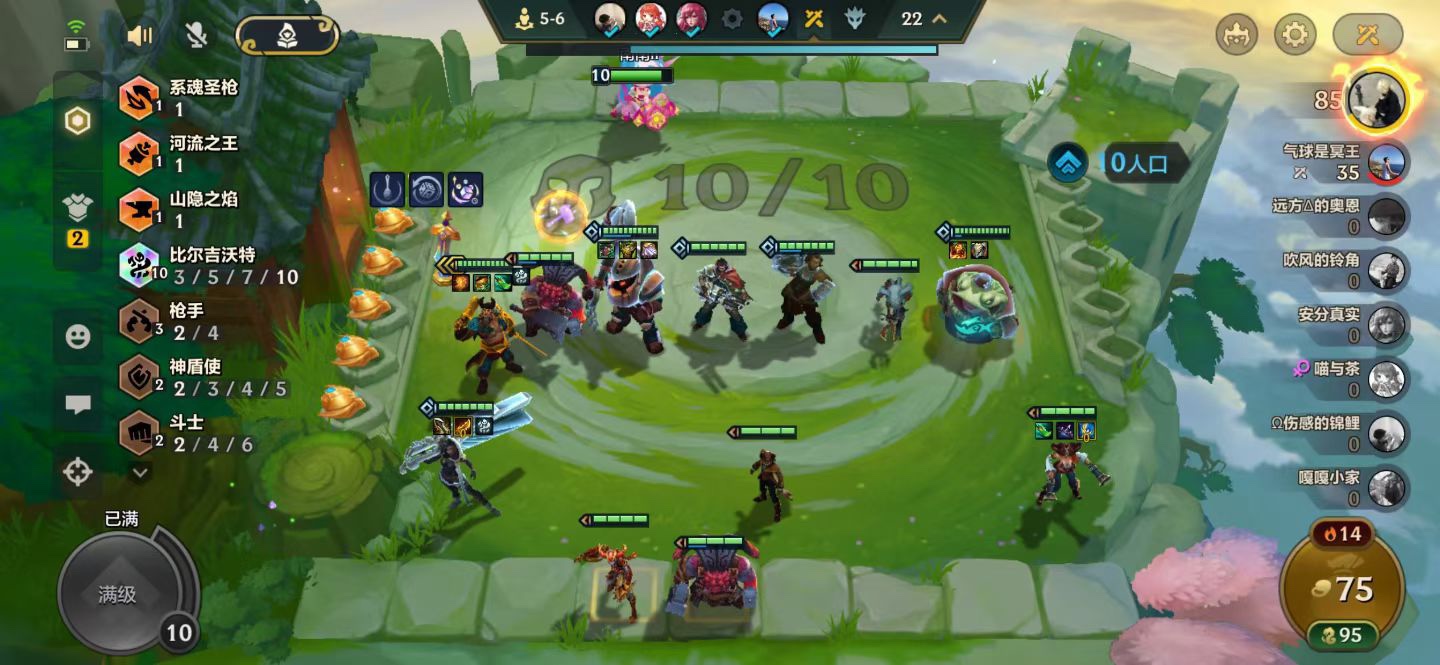
Task: View player 气球是冥王's board
Action: (x=1386, y=162)
